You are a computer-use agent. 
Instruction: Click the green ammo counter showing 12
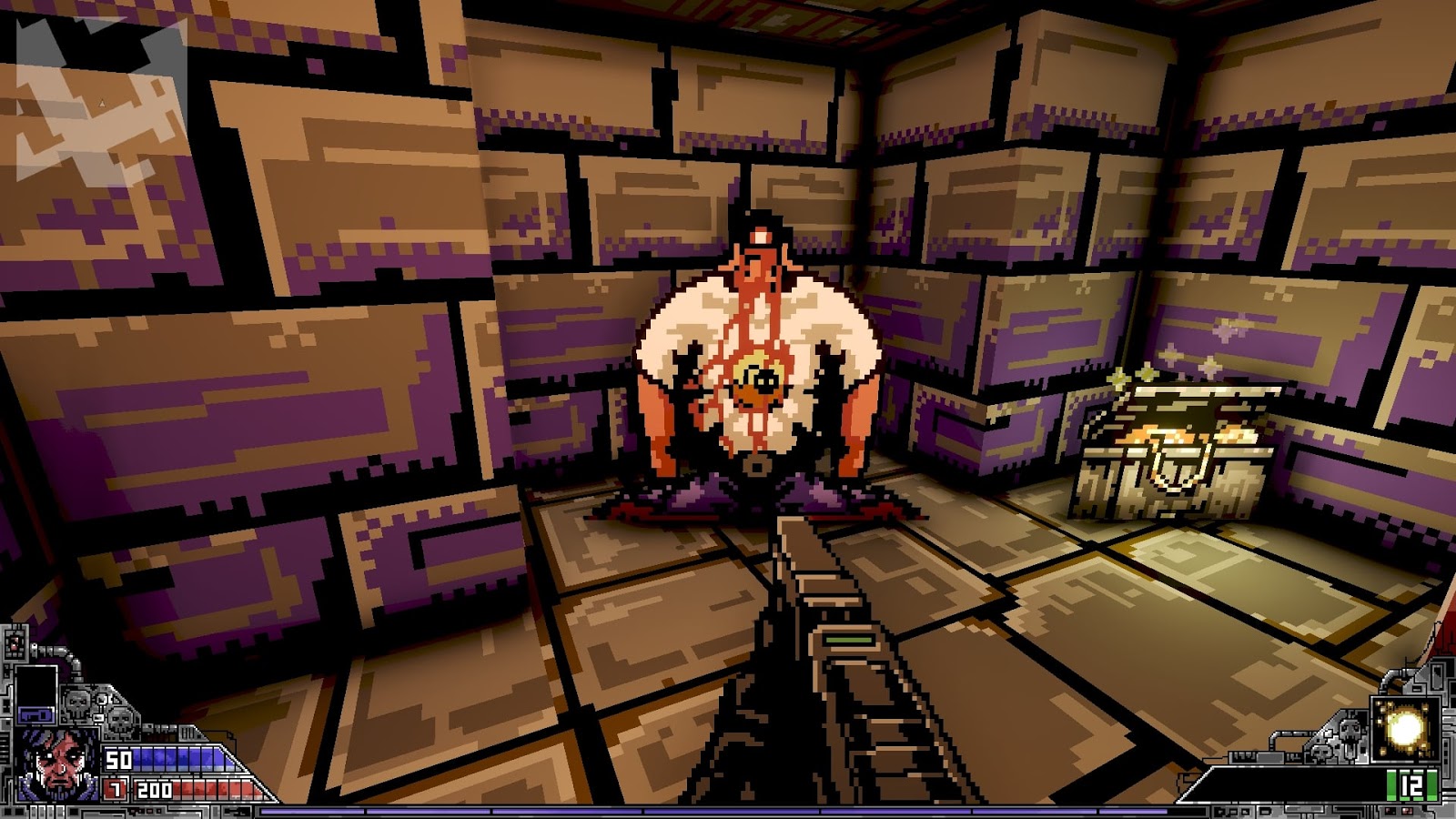1412,784
